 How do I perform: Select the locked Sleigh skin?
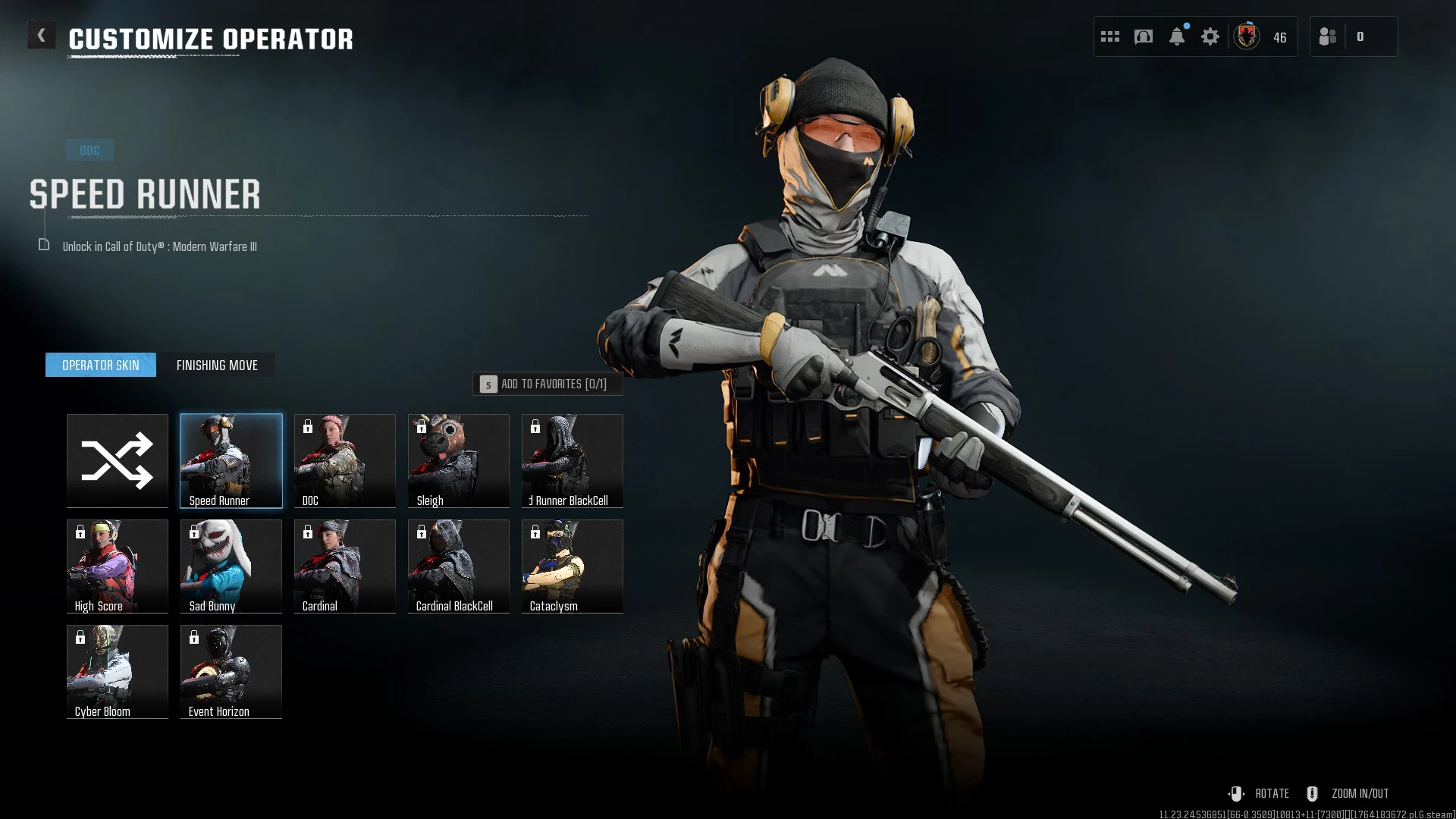[458, 460]
